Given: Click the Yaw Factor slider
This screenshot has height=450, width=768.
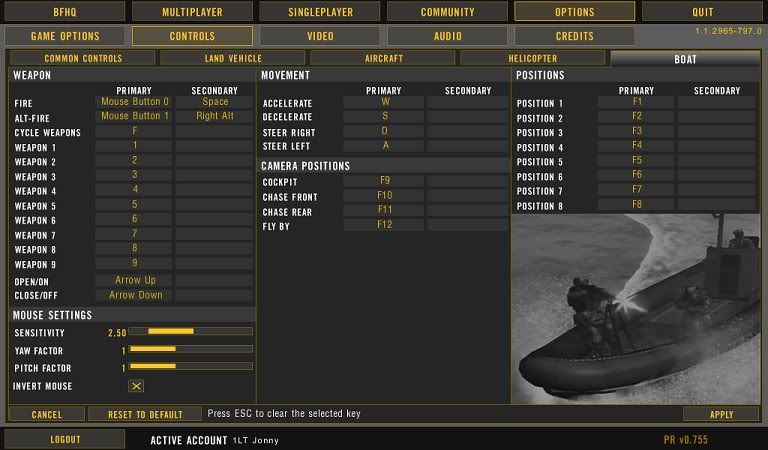Looking at the screenshot, I should point(190,349).
